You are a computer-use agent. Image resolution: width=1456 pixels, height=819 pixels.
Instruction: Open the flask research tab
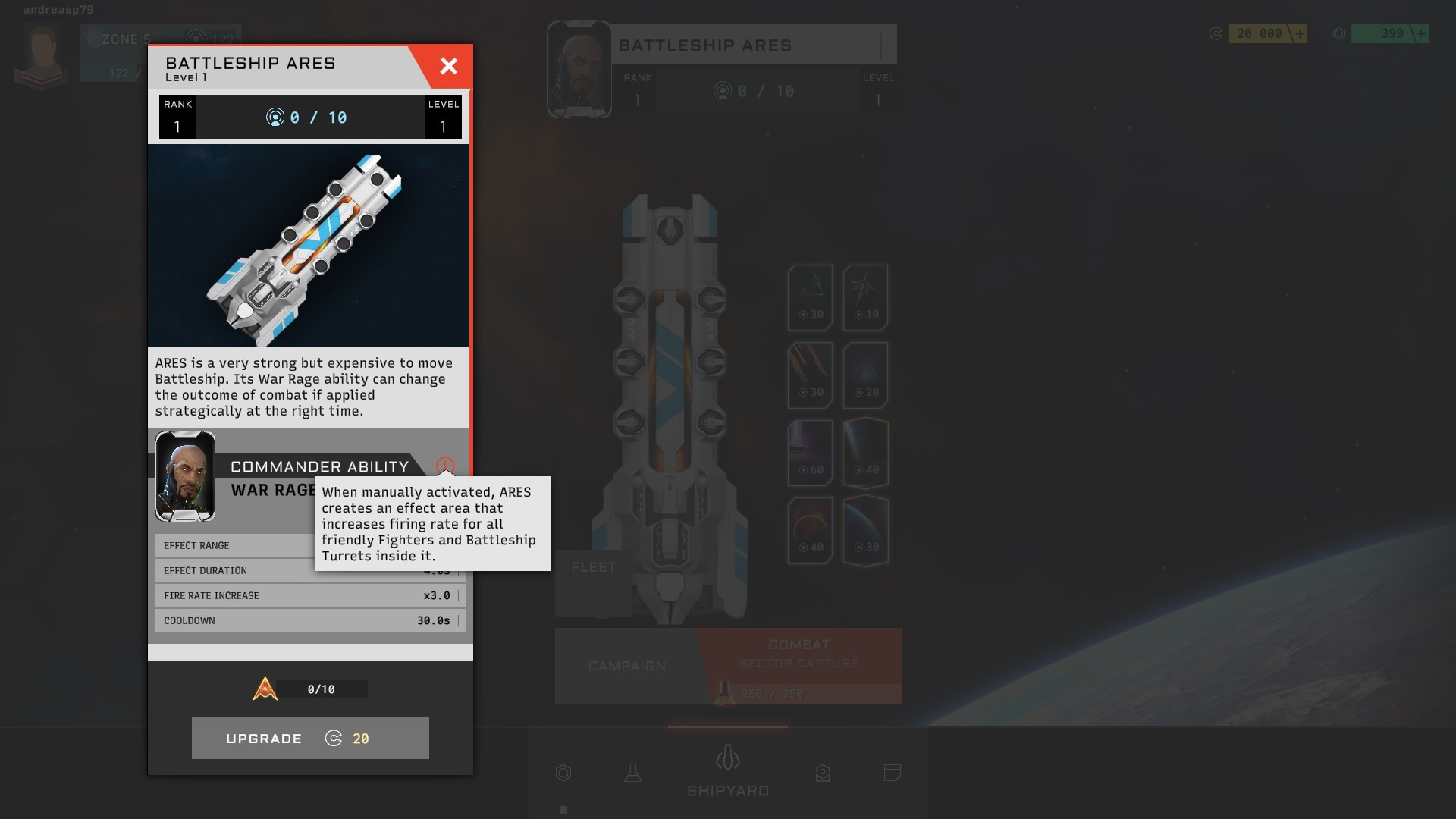pyautogui.click(x=633, y=773)
